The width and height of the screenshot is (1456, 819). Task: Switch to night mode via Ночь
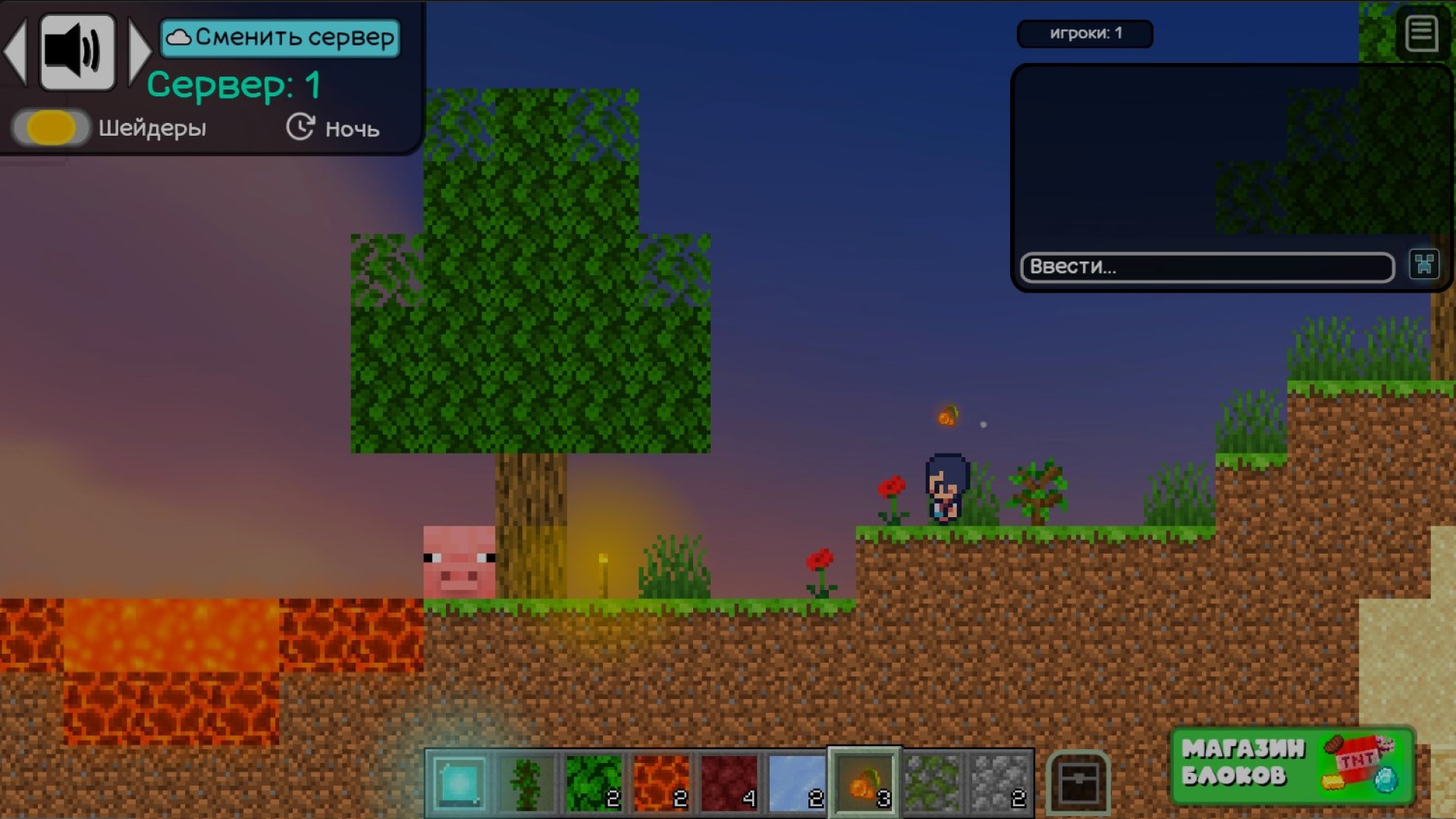tap(351, 129)
